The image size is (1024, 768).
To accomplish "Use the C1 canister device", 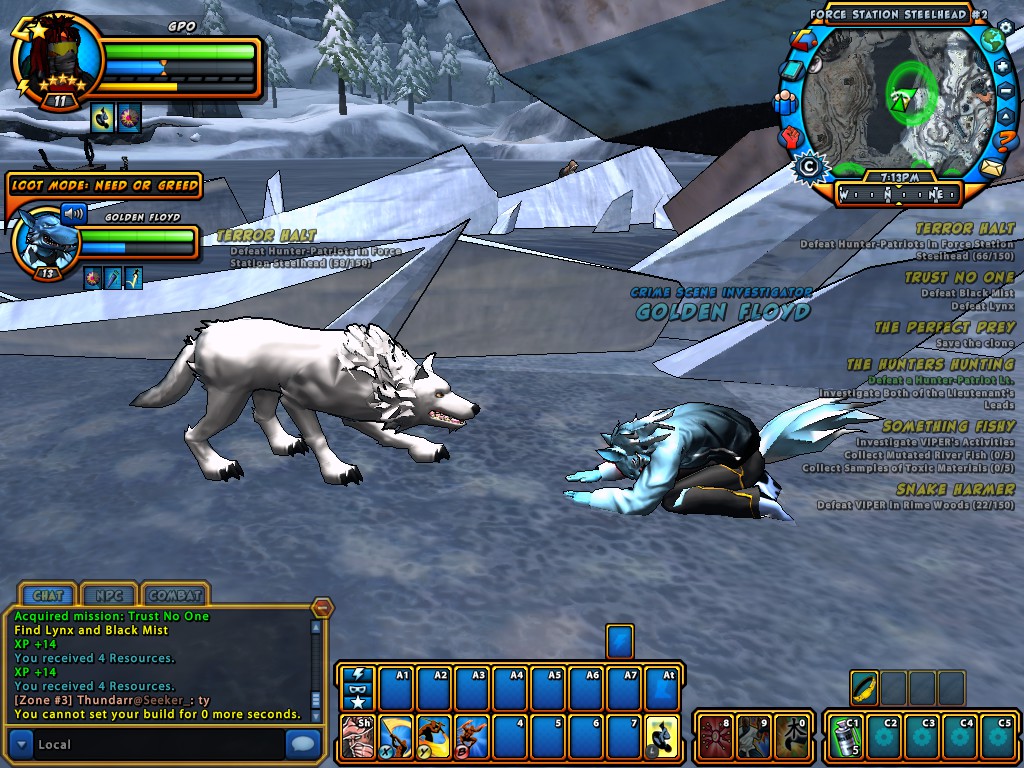I will tap(846, 736).
